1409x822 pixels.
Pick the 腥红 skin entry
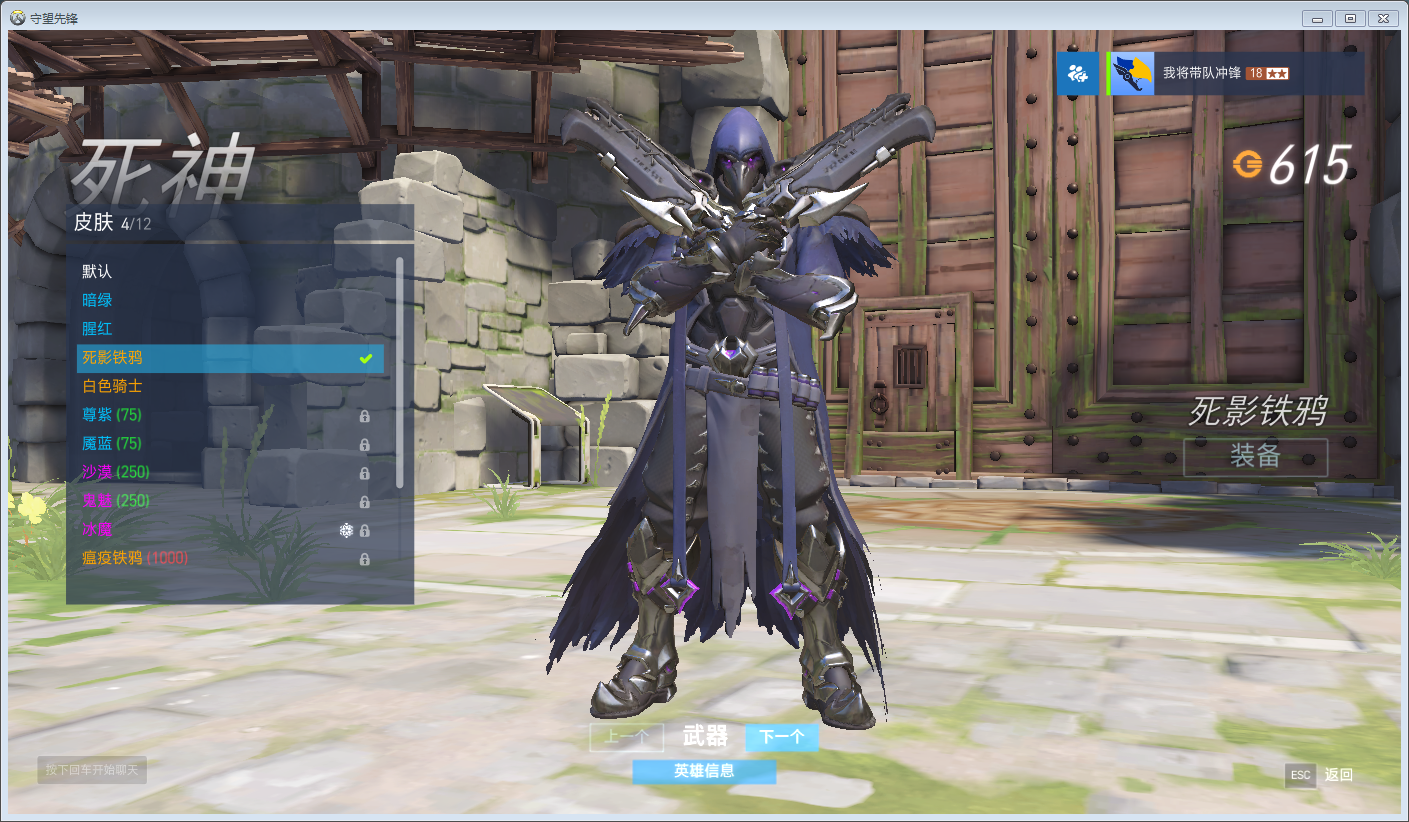[x=98, y=329]
